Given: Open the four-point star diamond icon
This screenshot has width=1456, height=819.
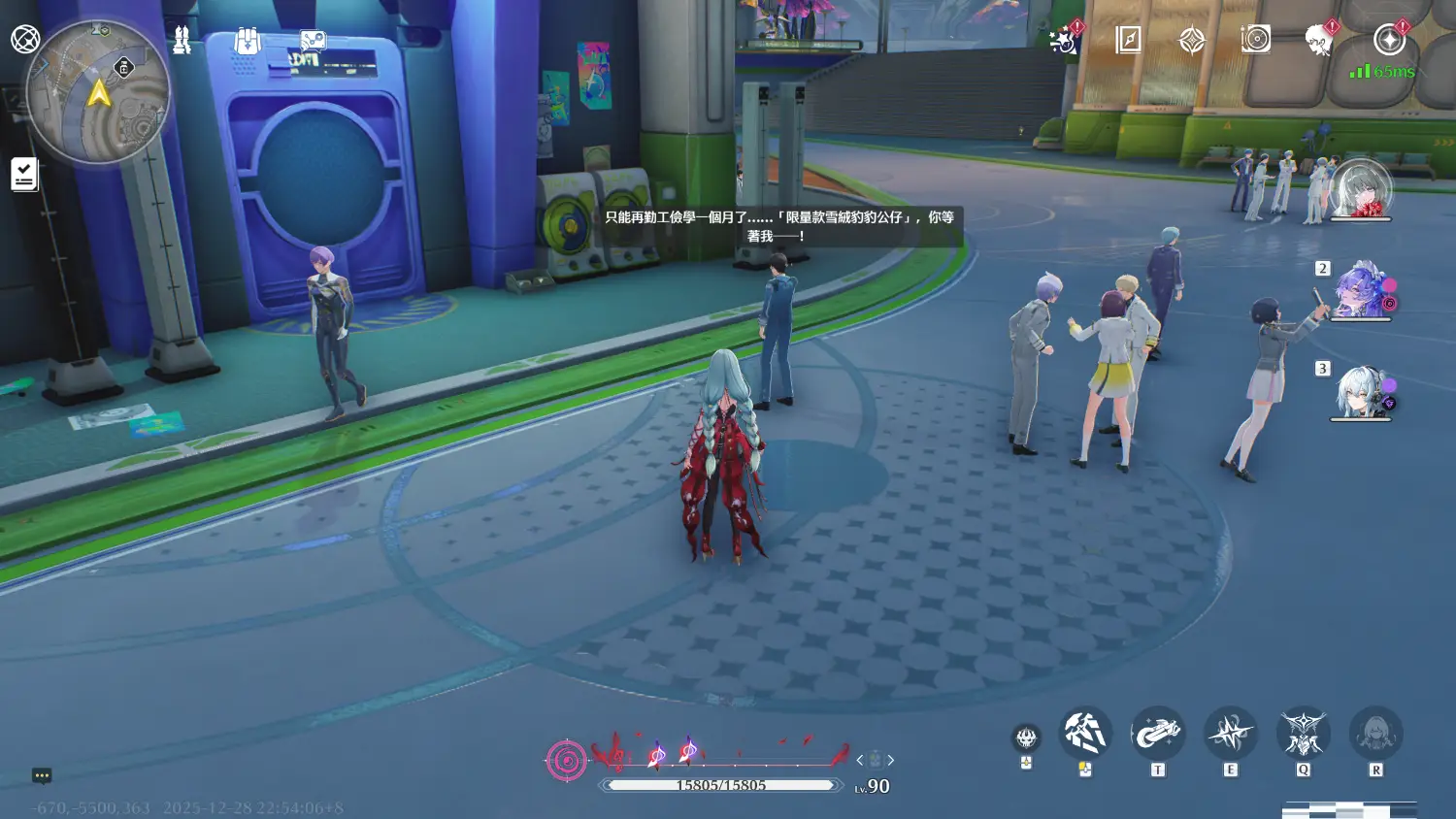Looking at the screenshot, I should click(1192, 41).
